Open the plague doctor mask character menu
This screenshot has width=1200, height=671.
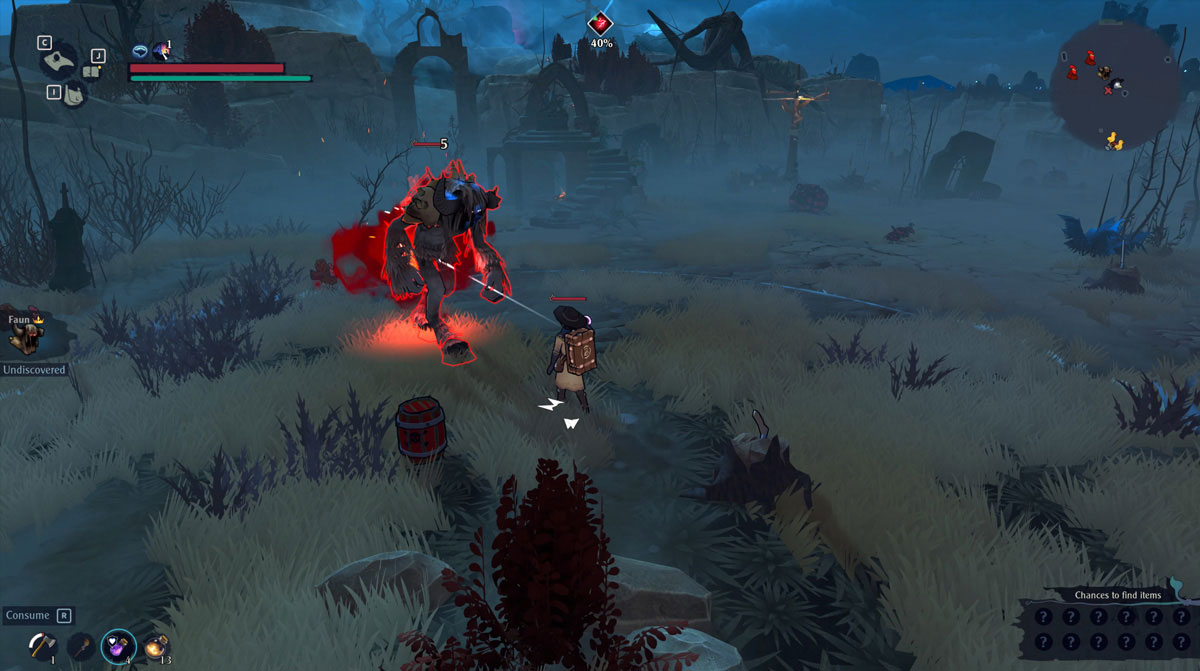(58, 60)
